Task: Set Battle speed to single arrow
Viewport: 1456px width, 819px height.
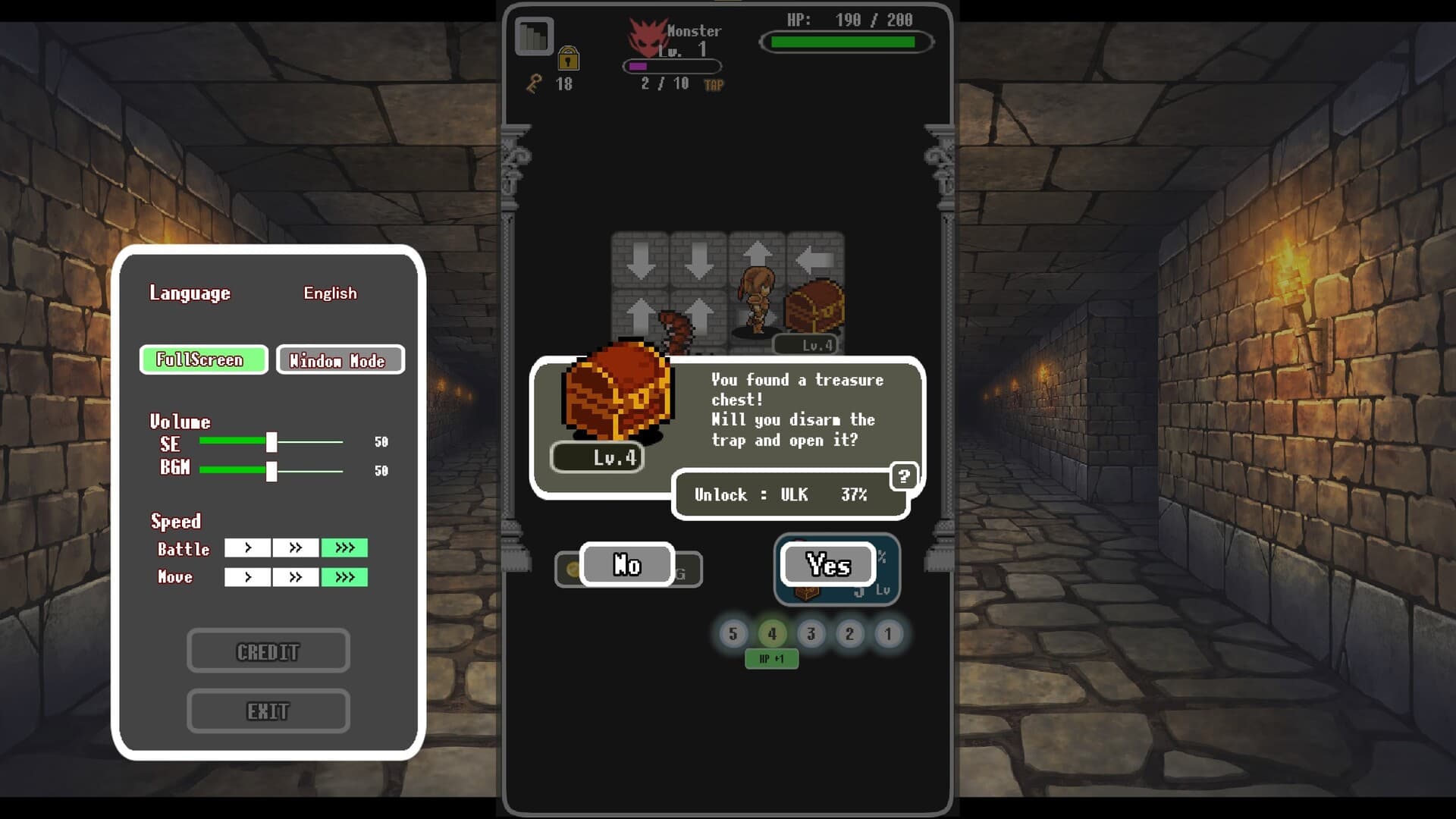Action: (x=246, y=548)
